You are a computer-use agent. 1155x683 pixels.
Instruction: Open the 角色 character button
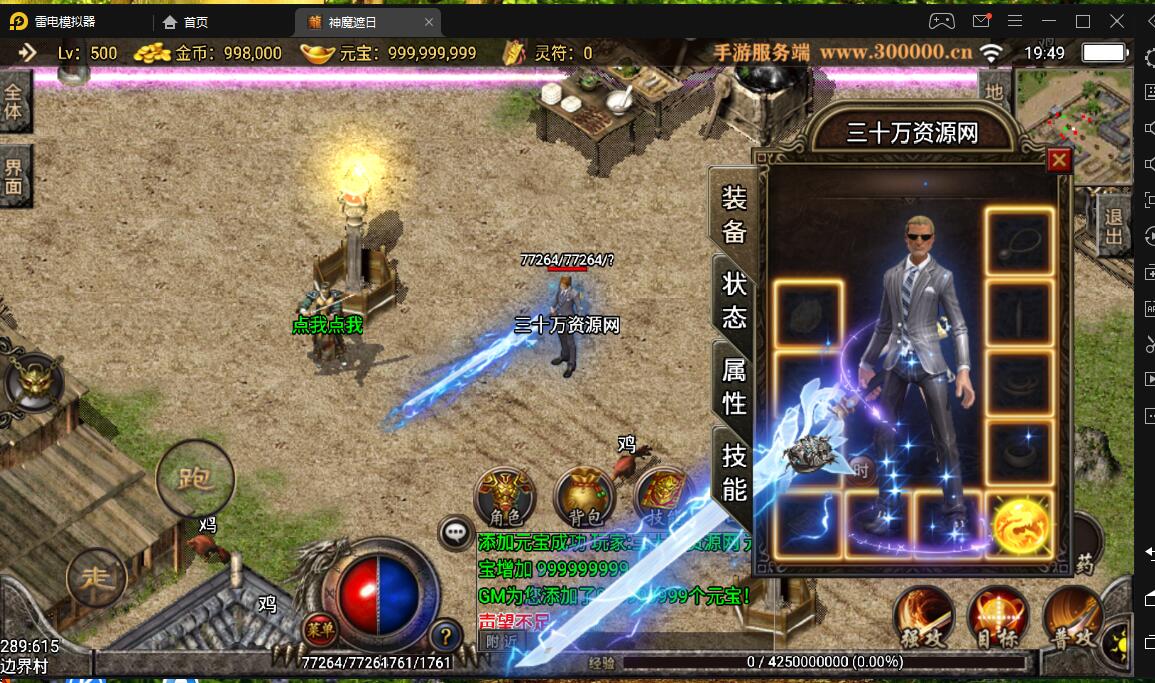tap(504, 497)
